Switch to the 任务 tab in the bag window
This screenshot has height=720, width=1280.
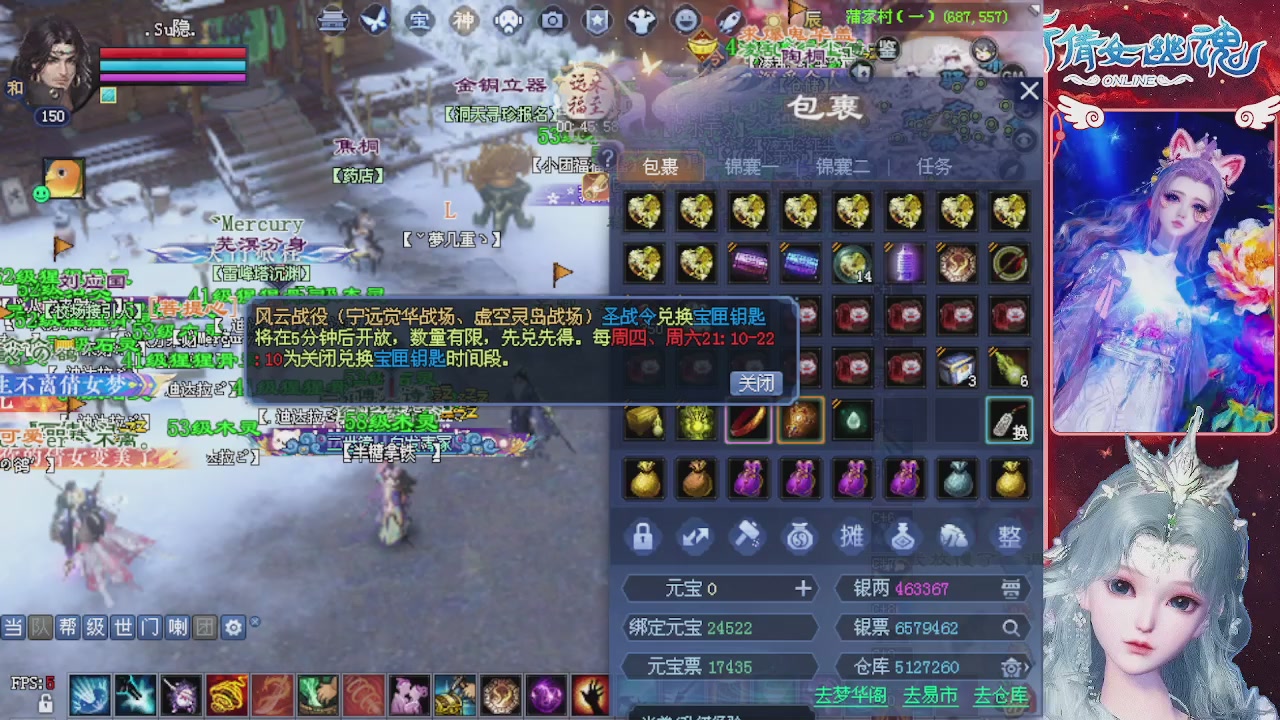(x=933, y=167)
